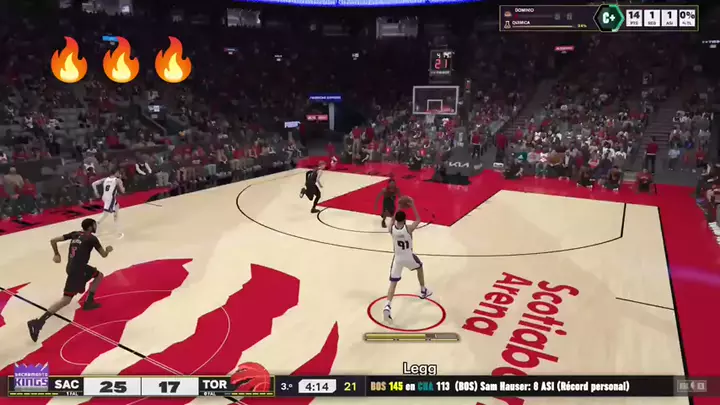
Task: Click the first fire emoji overlay
Action: pyautogui.click(x=69, y=60)
